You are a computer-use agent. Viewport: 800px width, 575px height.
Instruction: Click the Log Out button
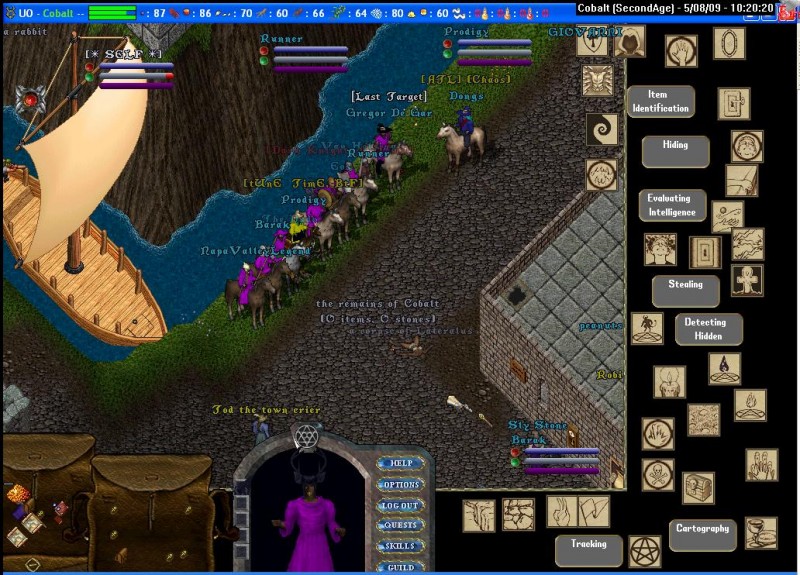(x=401, y=506)
